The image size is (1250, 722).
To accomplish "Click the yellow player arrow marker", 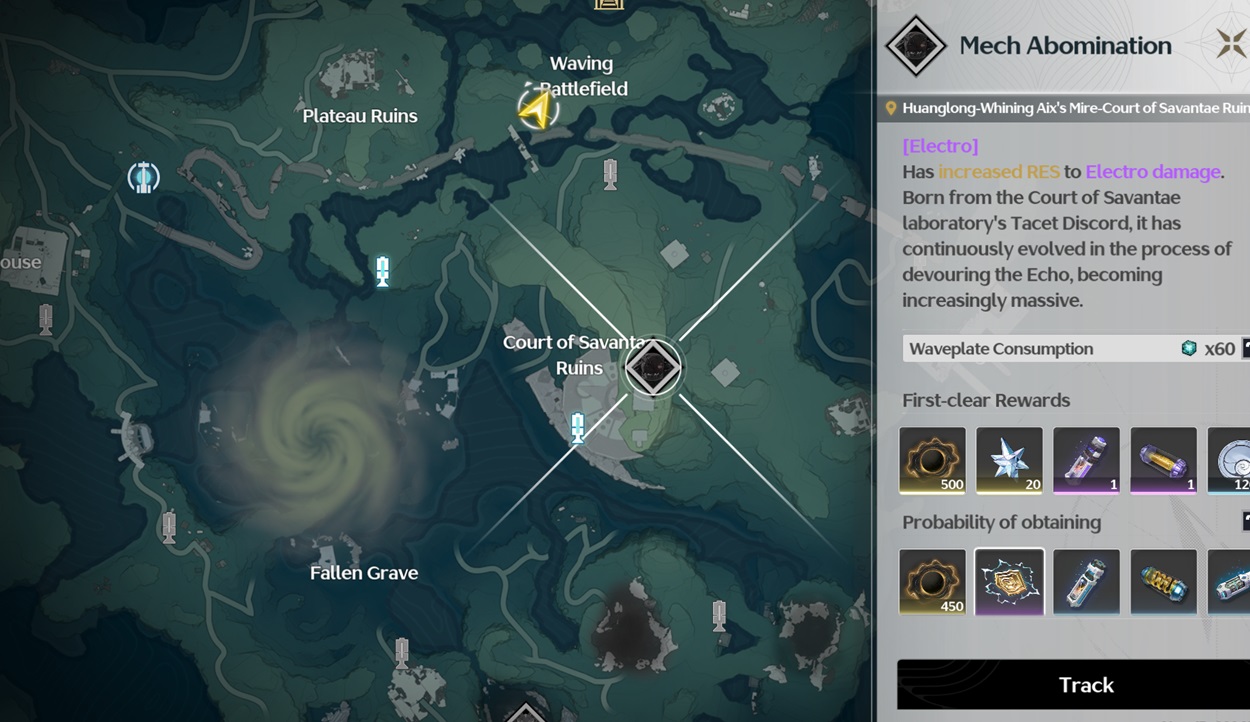I will tap(537, 109).
